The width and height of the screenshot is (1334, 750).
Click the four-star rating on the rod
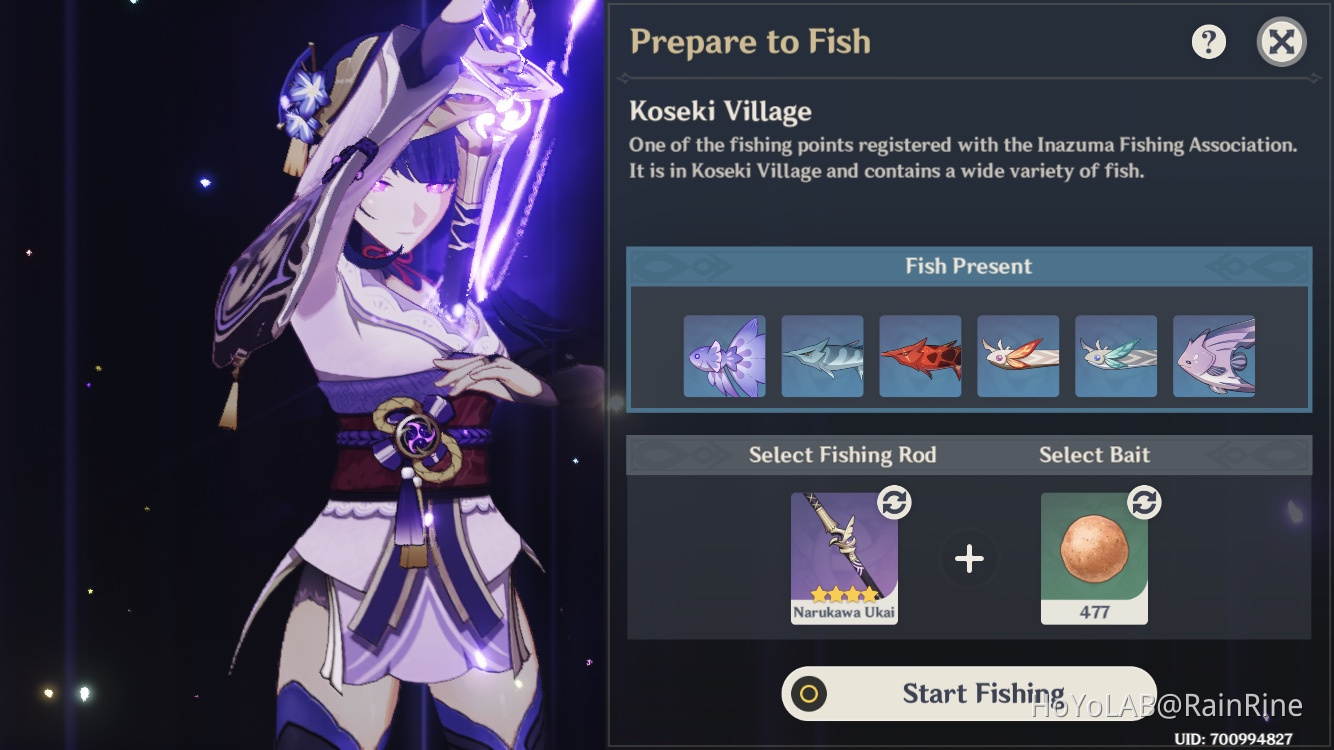tap(845, 594)
